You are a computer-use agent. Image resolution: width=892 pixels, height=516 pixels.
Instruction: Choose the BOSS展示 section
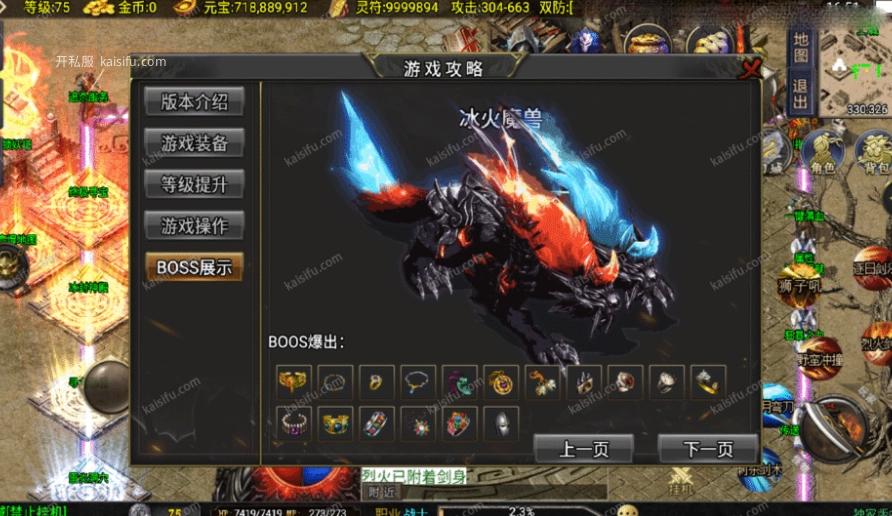tap(194, 267)
